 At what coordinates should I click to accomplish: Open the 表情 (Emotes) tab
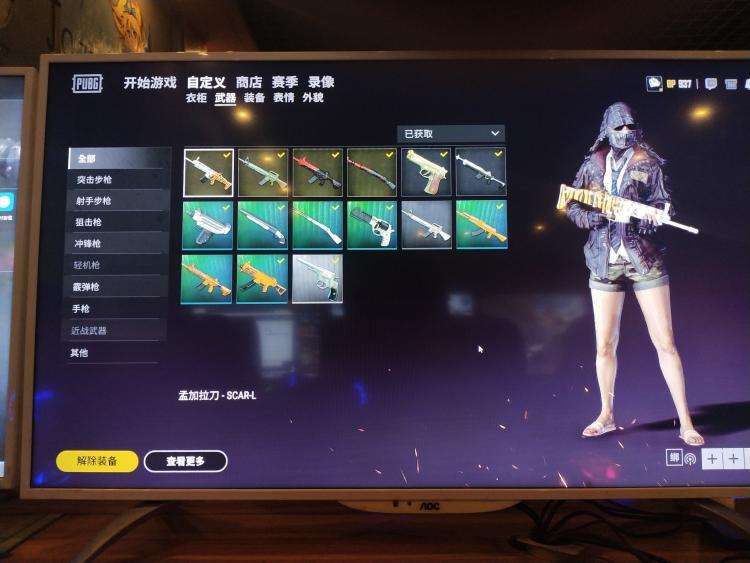284,98
